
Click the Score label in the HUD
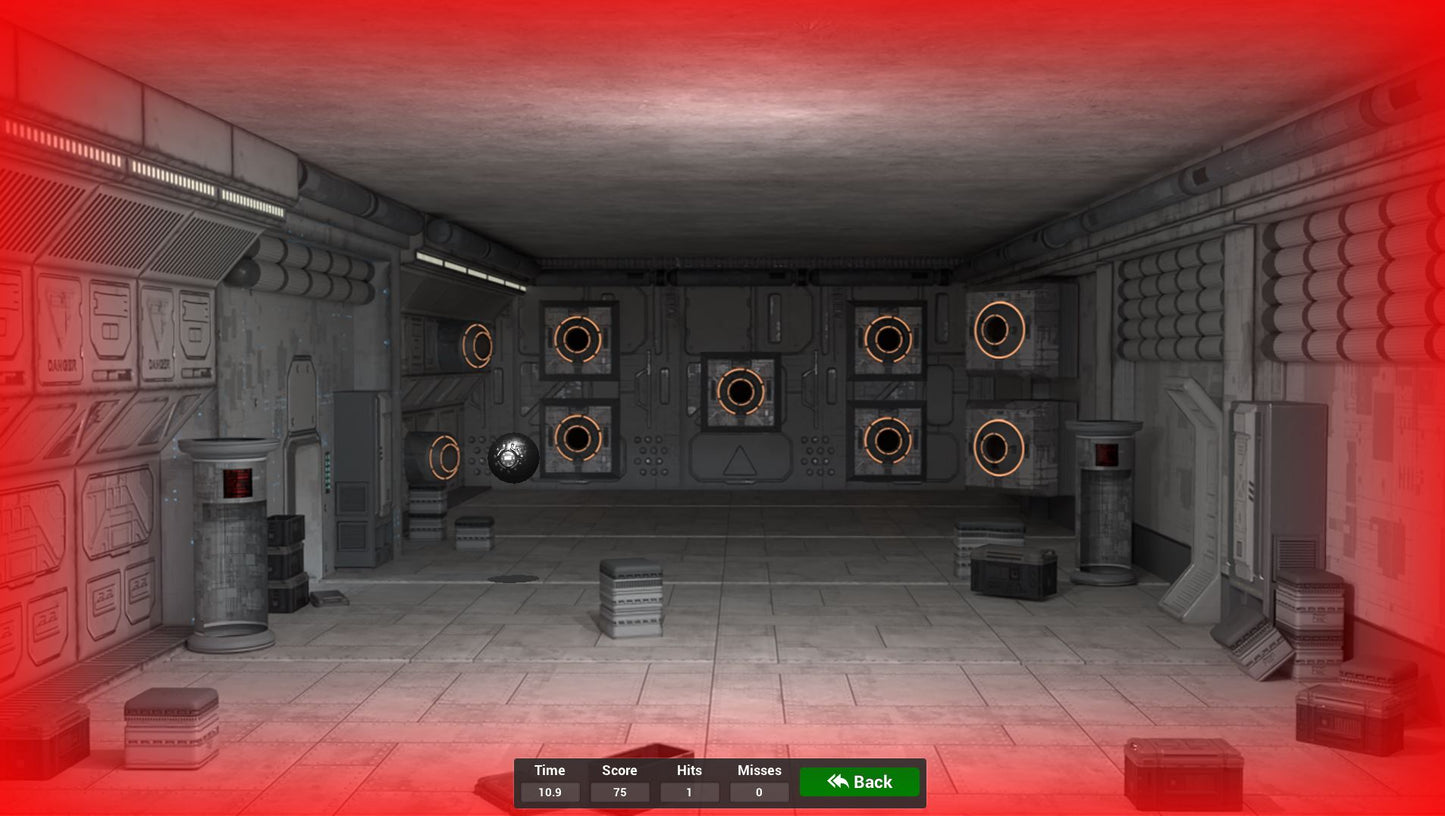619,770
